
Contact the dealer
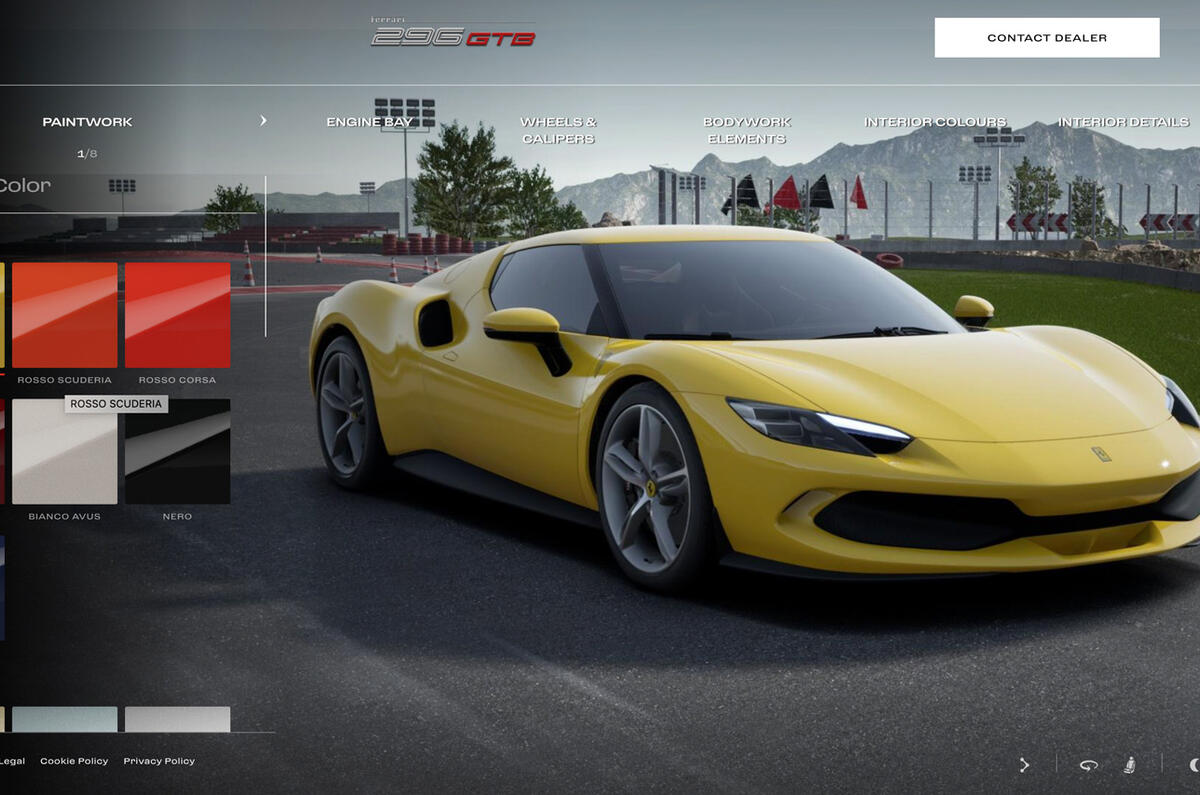click(x=1046, y=38)
